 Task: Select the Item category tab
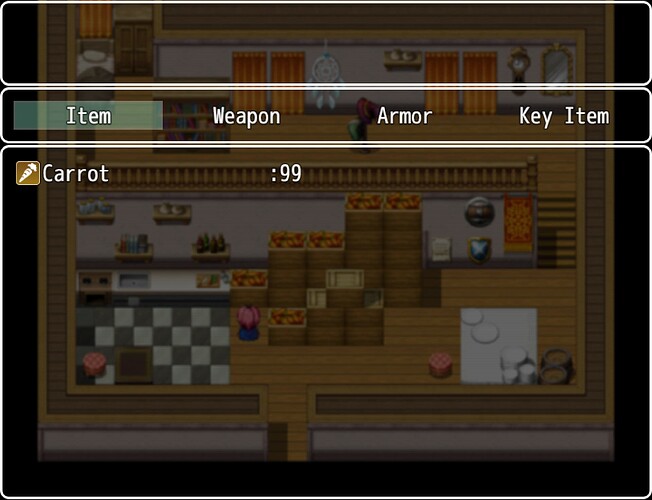pyautogui.click(x=88, y=116)
